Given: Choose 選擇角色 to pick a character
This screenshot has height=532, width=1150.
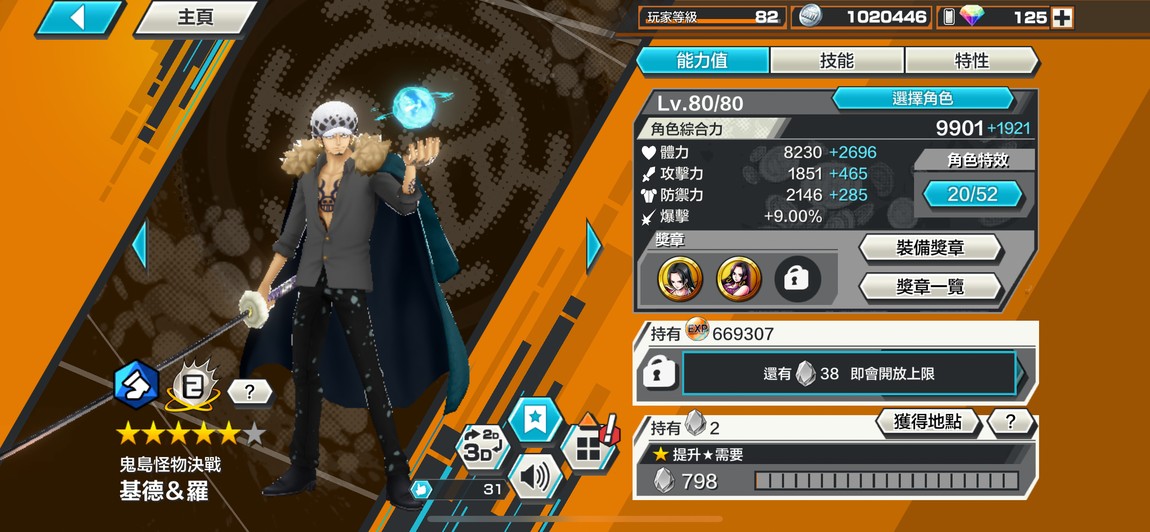Looking at the screenshot, I should (922, 99).
